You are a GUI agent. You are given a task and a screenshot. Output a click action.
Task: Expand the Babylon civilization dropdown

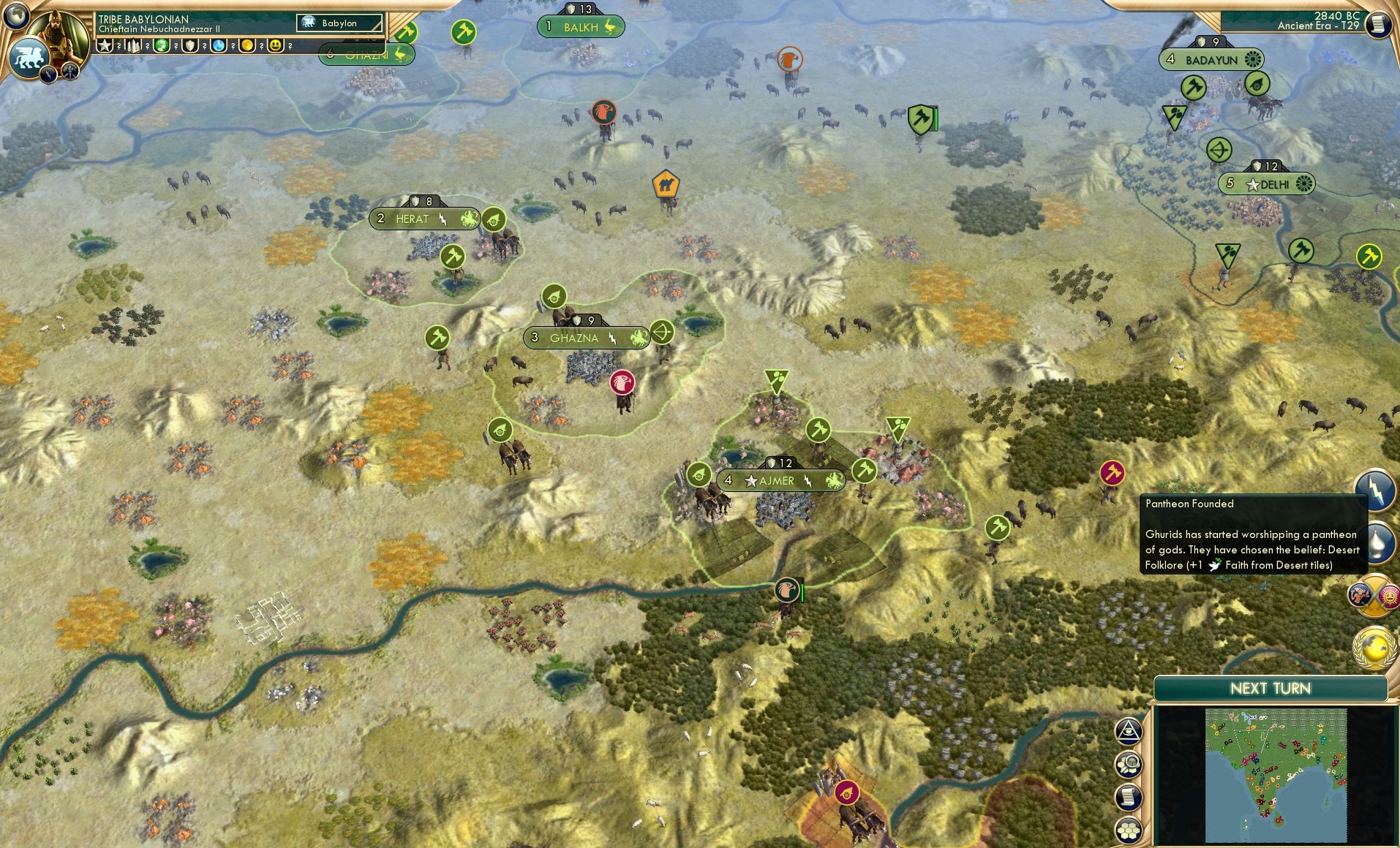[x=340, y=23]
